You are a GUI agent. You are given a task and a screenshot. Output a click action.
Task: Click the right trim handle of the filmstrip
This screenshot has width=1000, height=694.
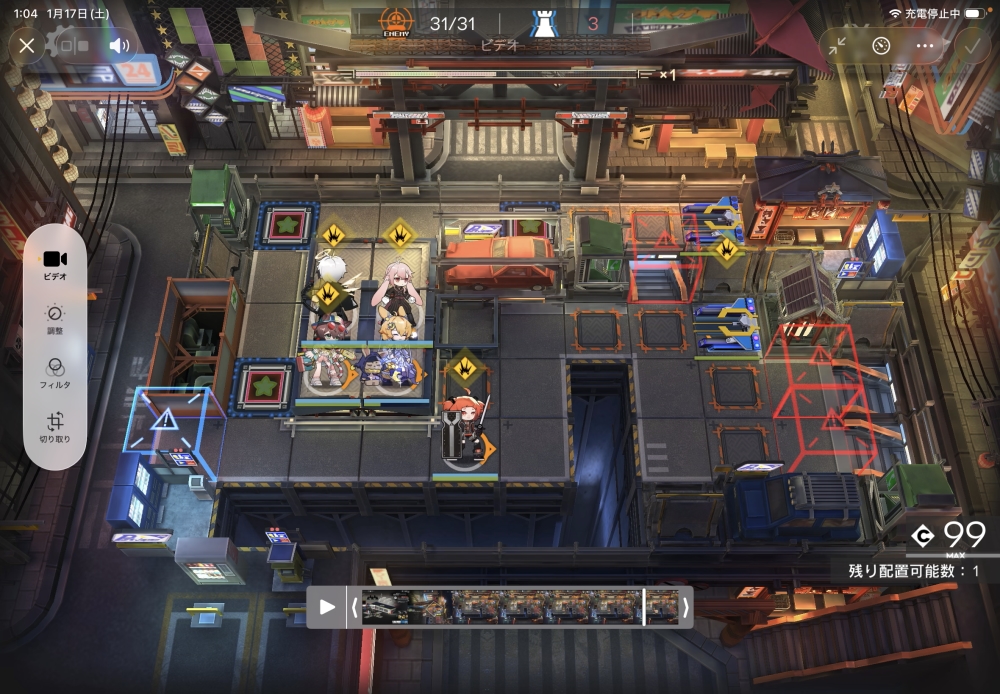pos(685,607)
